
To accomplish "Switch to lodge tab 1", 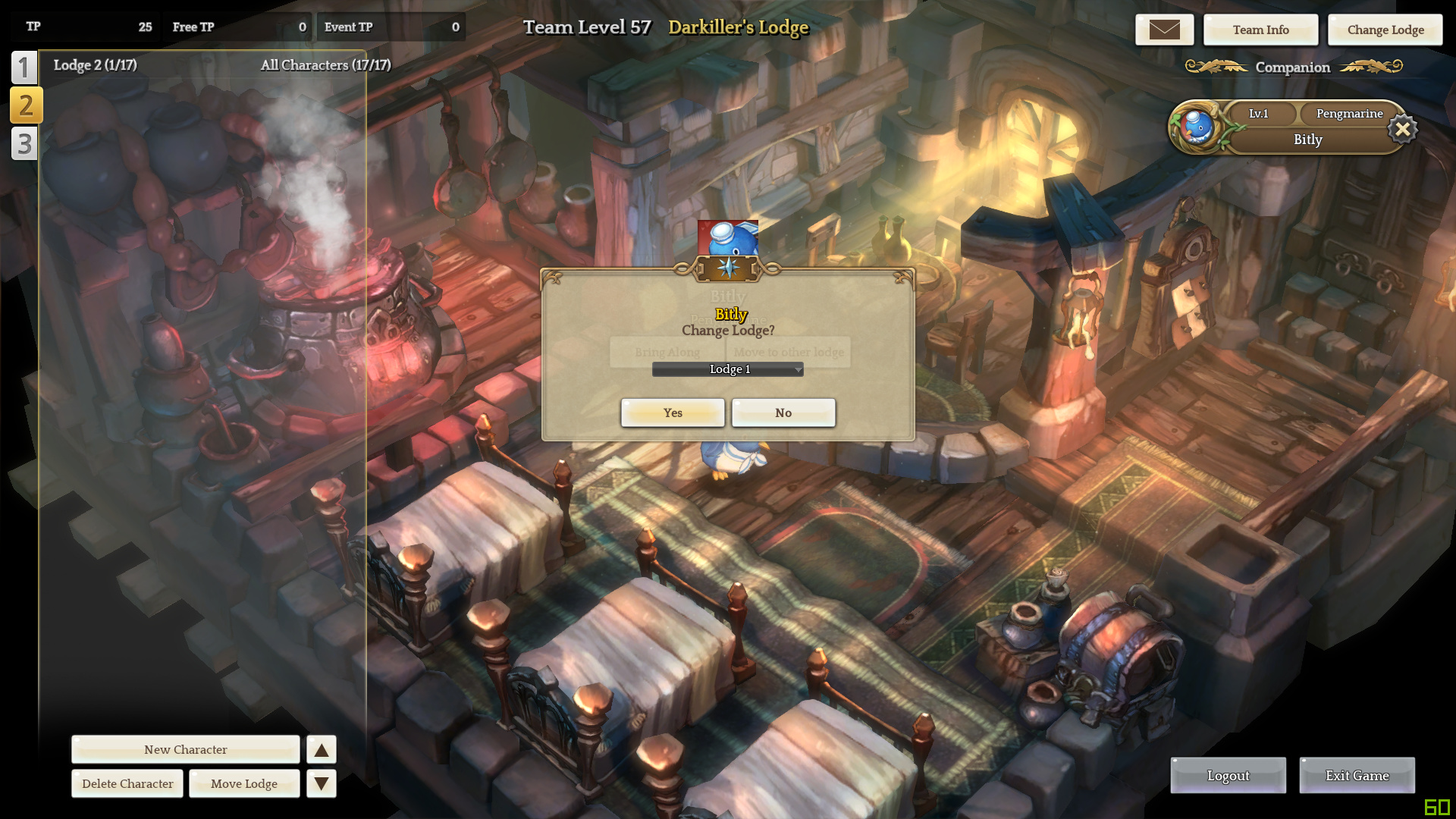I will 24,67.
